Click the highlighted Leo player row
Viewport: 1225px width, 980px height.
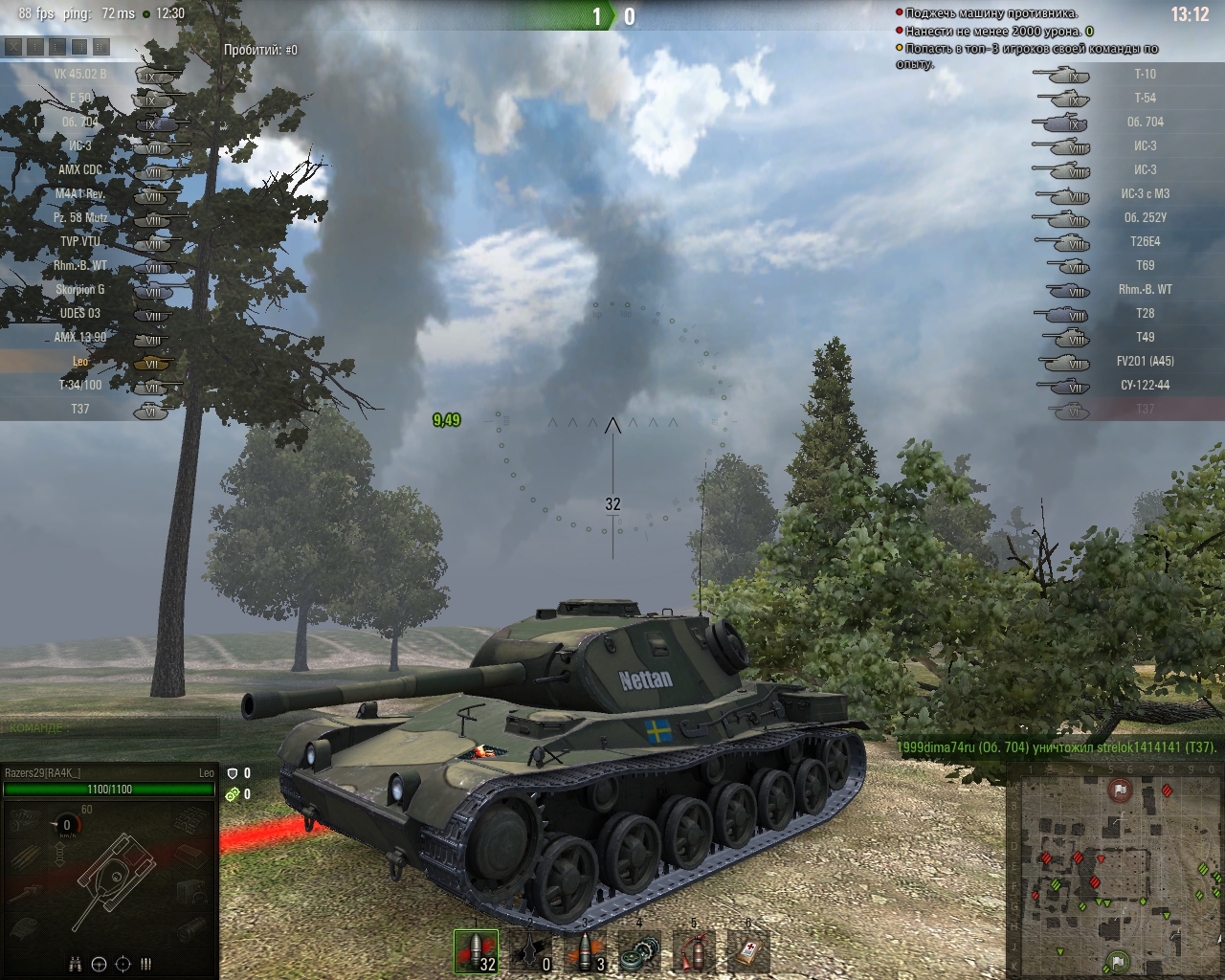click(81, 361)
